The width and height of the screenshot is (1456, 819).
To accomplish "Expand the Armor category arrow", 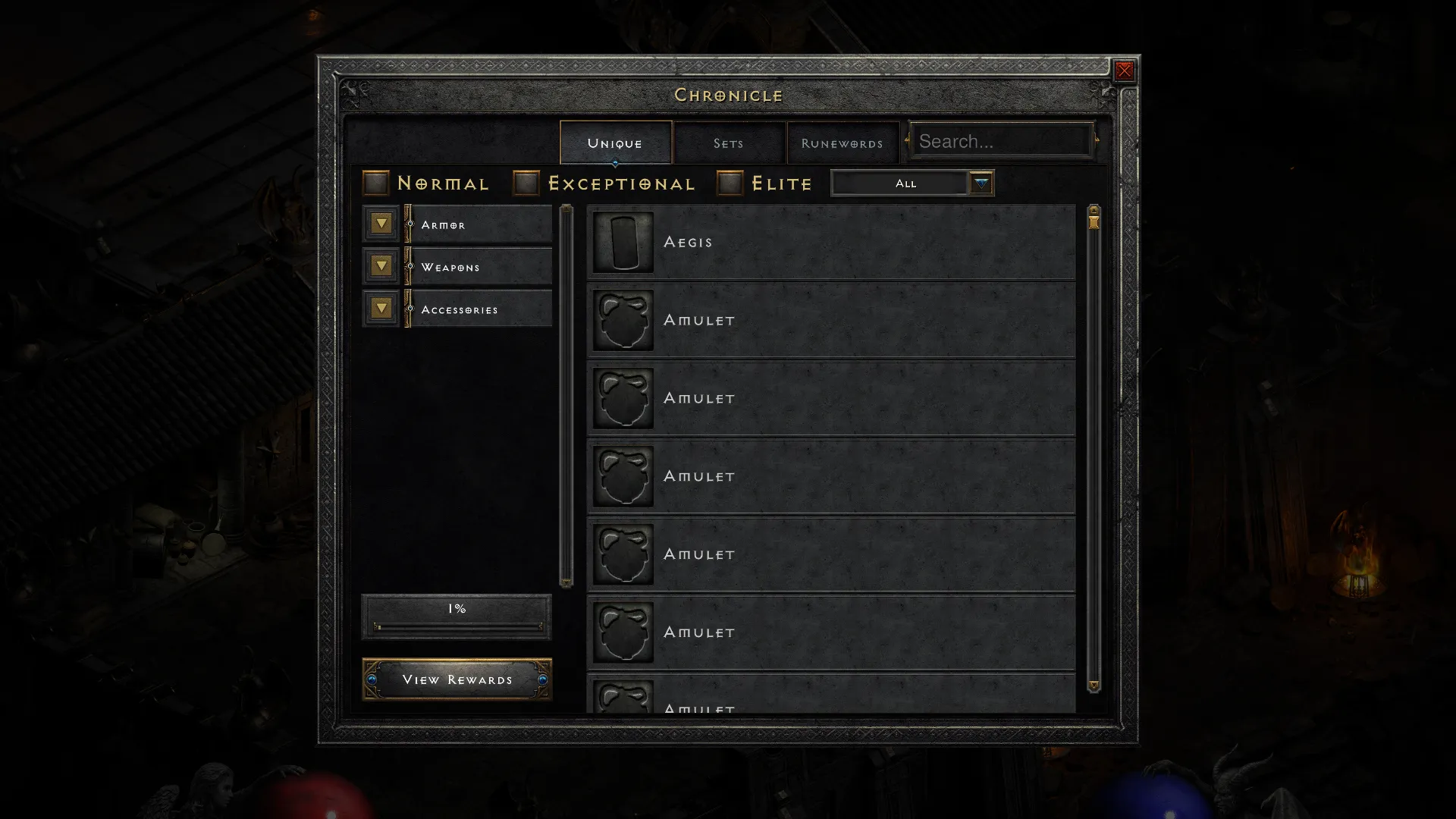I will click(x=380, y=224).
